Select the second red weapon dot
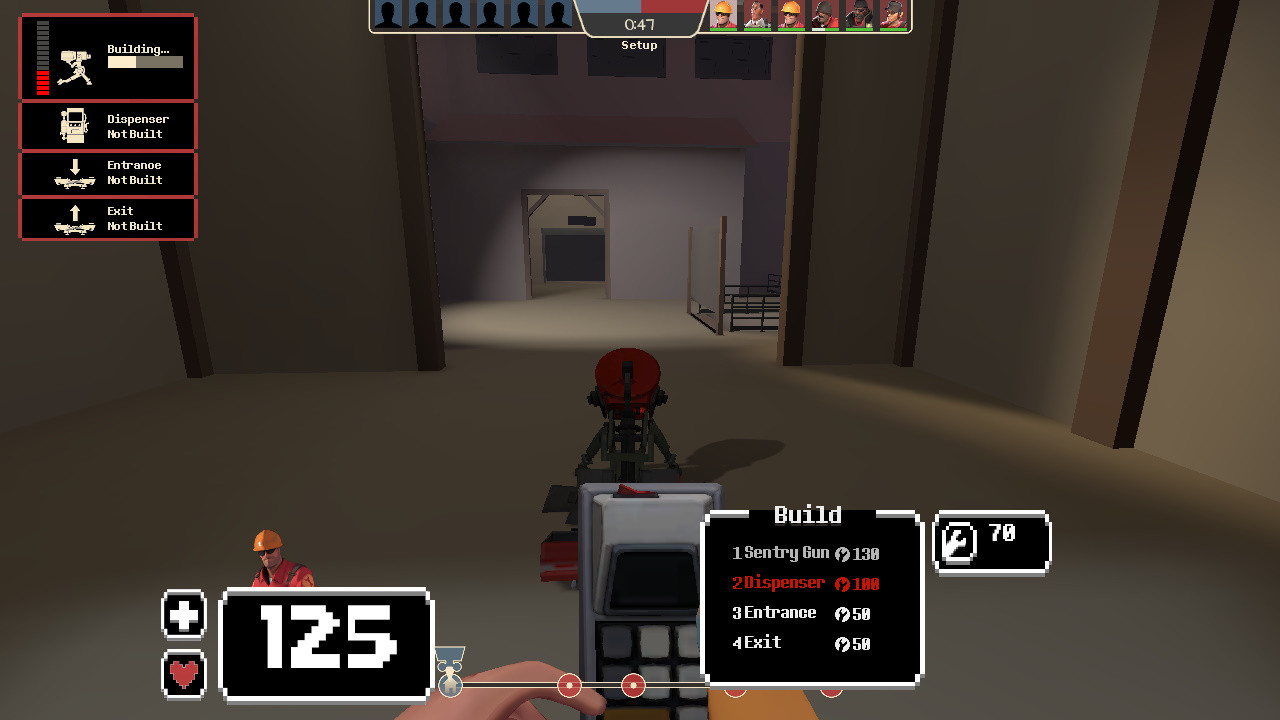The height and width of the screenshot is (720, 1280). (633, 686)
